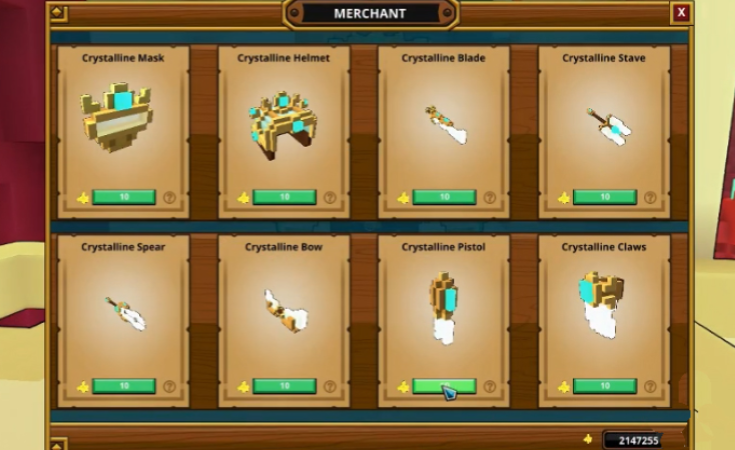Image resolution: width=735 pixels, height=450 pixels.
Task: Select the Crystalline Claws item image
Action: point(602,306)
